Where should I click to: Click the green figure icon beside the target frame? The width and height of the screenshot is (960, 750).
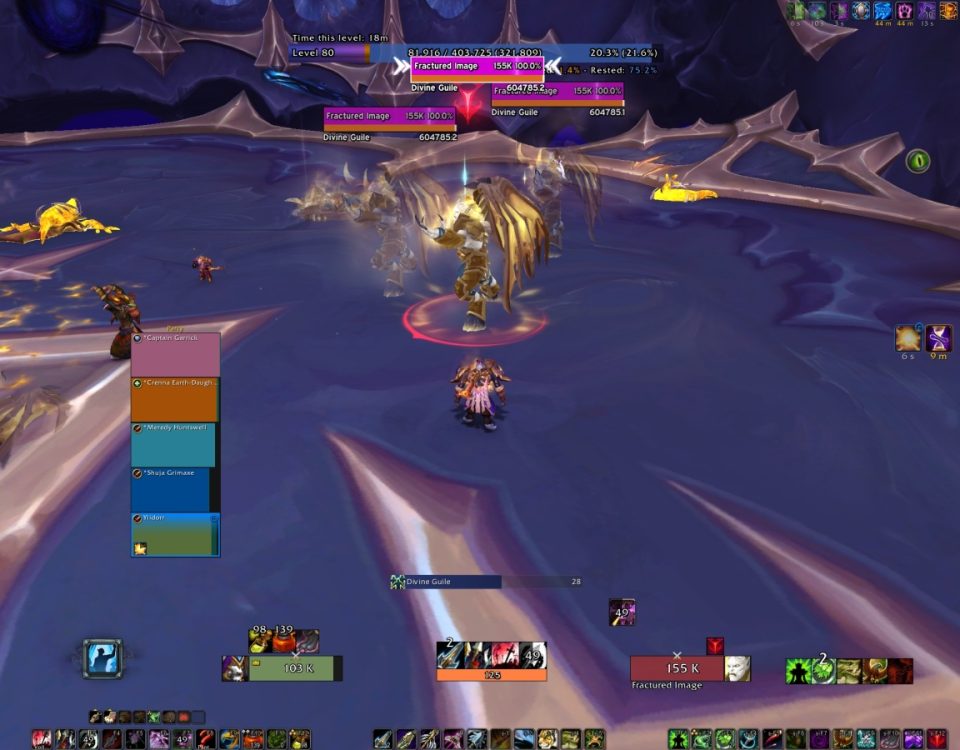[x=797, y=670]
